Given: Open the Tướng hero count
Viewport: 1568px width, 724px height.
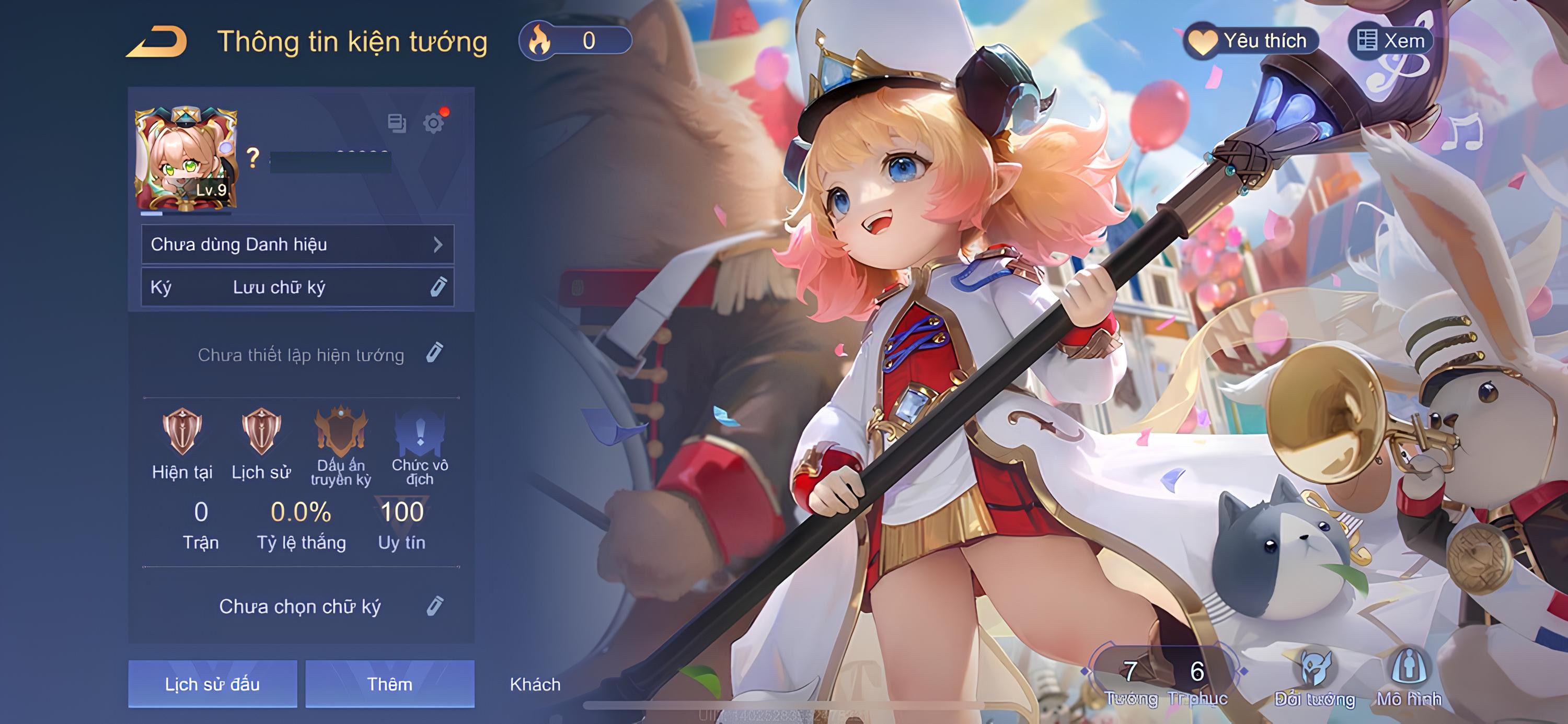Looking at the screenshot, I should 1131,681.
